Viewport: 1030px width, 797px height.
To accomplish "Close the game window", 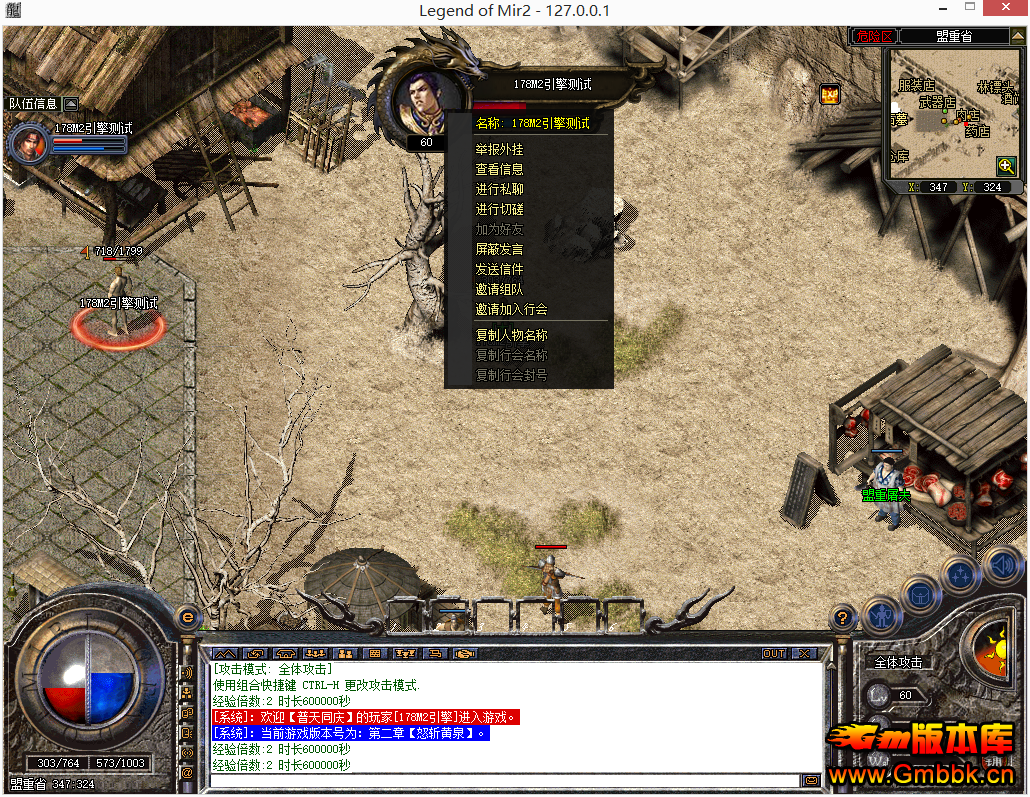I will [x=1005, y=11].
